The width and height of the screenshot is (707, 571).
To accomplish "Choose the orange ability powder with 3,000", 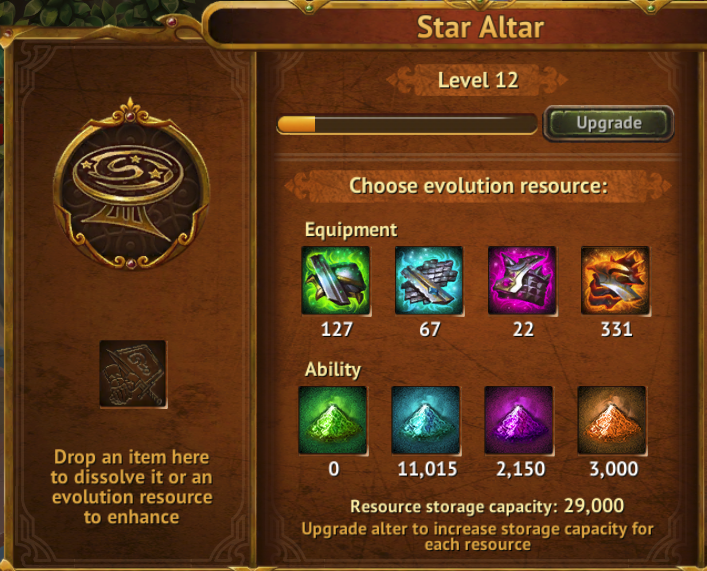I will pyautogui.click(x=612, y=420).
